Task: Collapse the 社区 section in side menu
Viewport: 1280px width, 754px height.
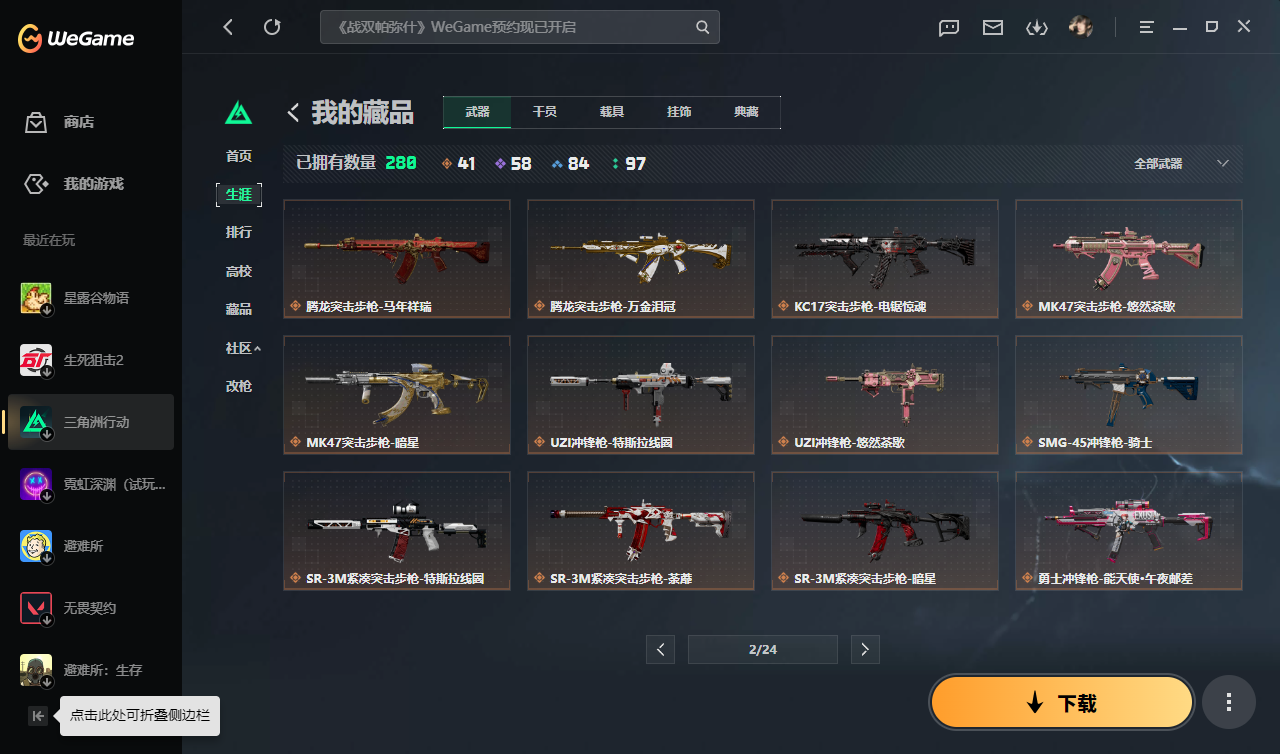Action: (239, 347)
